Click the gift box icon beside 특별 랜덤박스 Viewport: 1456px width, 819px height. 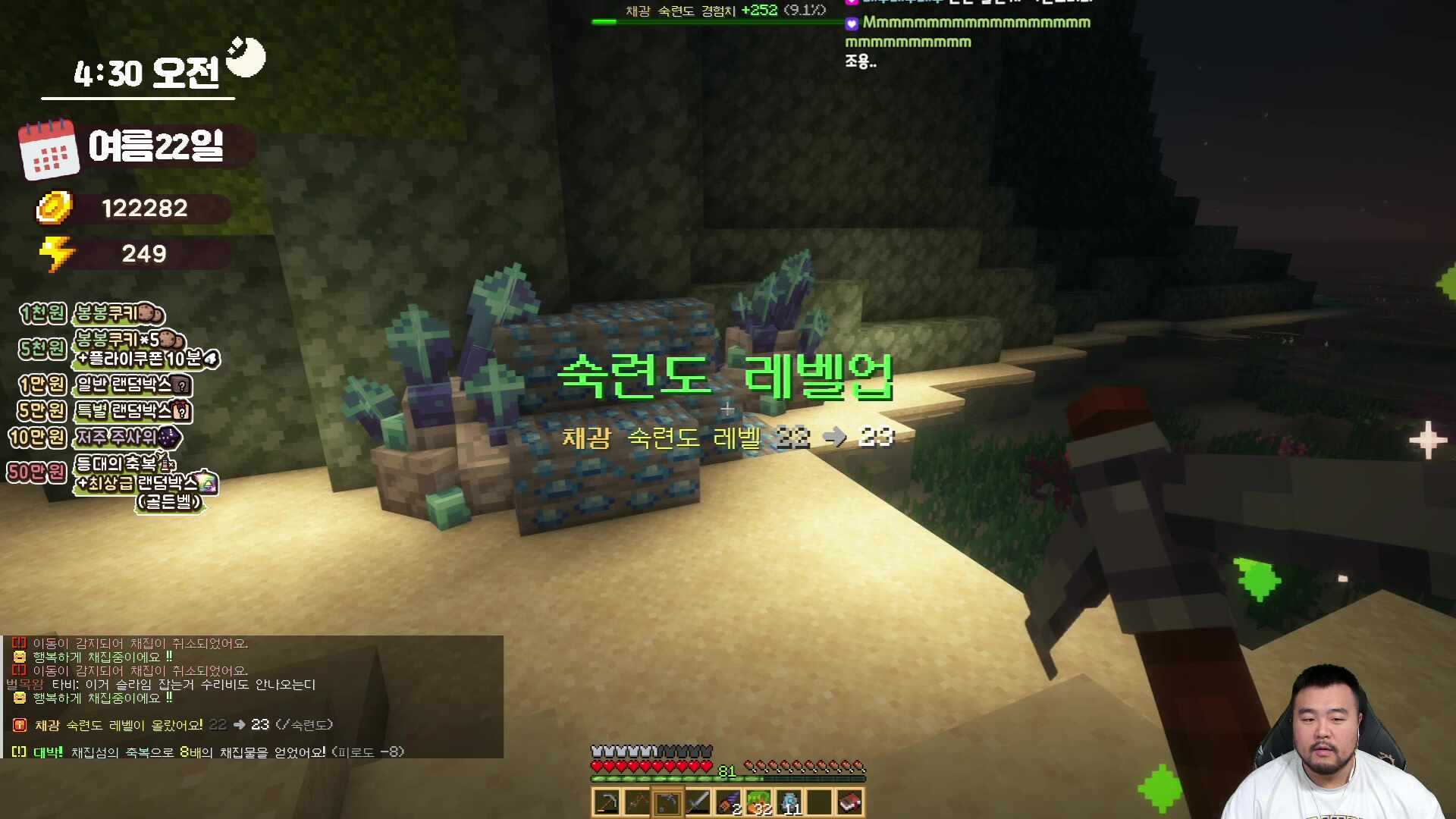182,410
